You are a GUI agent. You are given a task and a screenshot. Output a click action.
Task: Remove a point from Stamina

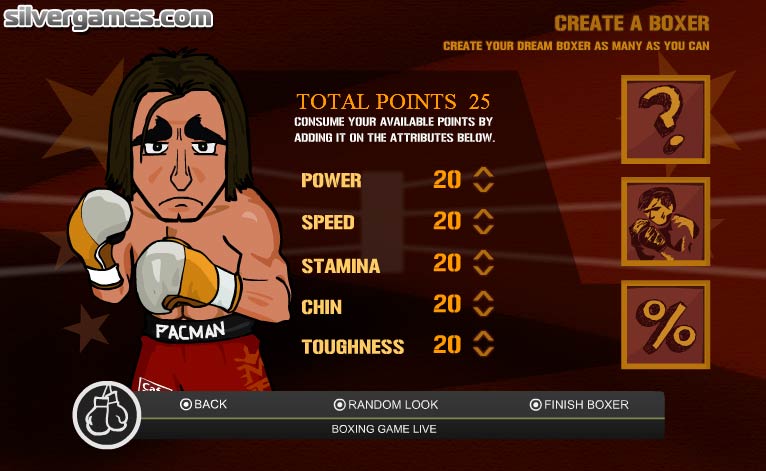(x=484, y=270)
